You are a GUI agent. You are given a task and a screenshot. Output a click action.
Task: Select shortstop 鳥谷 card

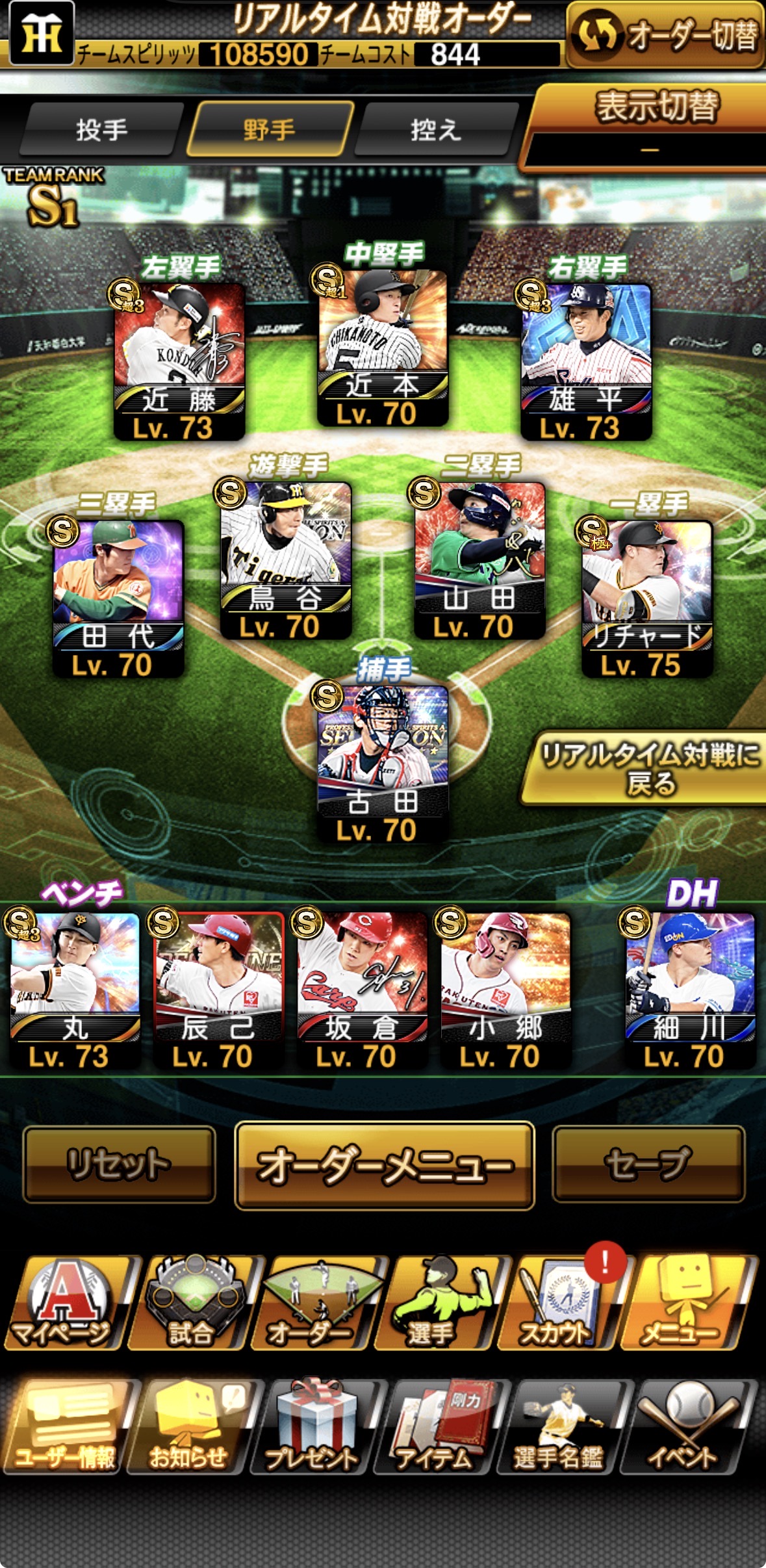click(x=286, y=560)
